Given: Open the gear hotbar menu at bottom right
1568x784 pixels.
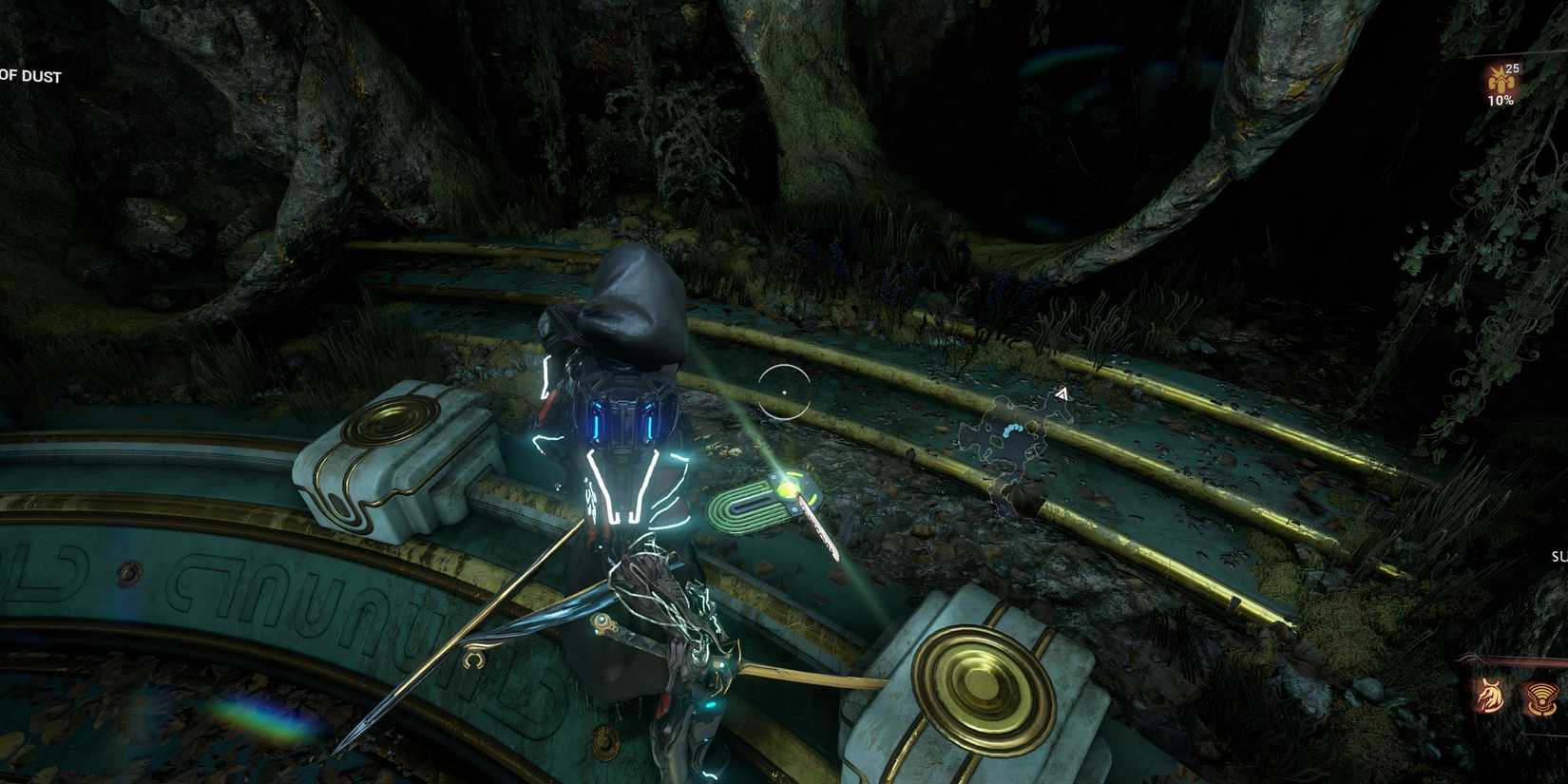Looking at the screenshot, I should tap(1517, 696).
